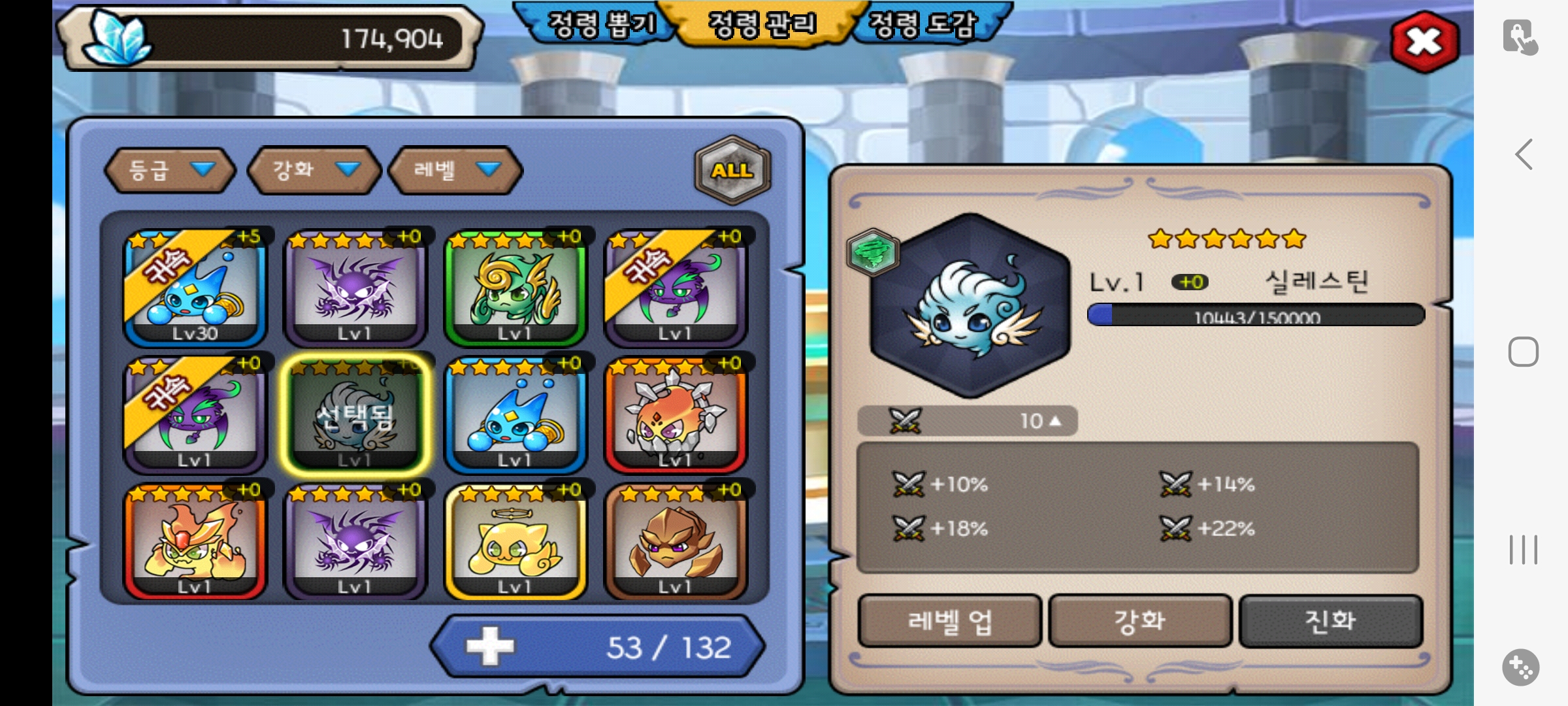Close the spirit management screen
Screen dimensions: 1568x706
pyautogui.click(x=1424, y=42)
